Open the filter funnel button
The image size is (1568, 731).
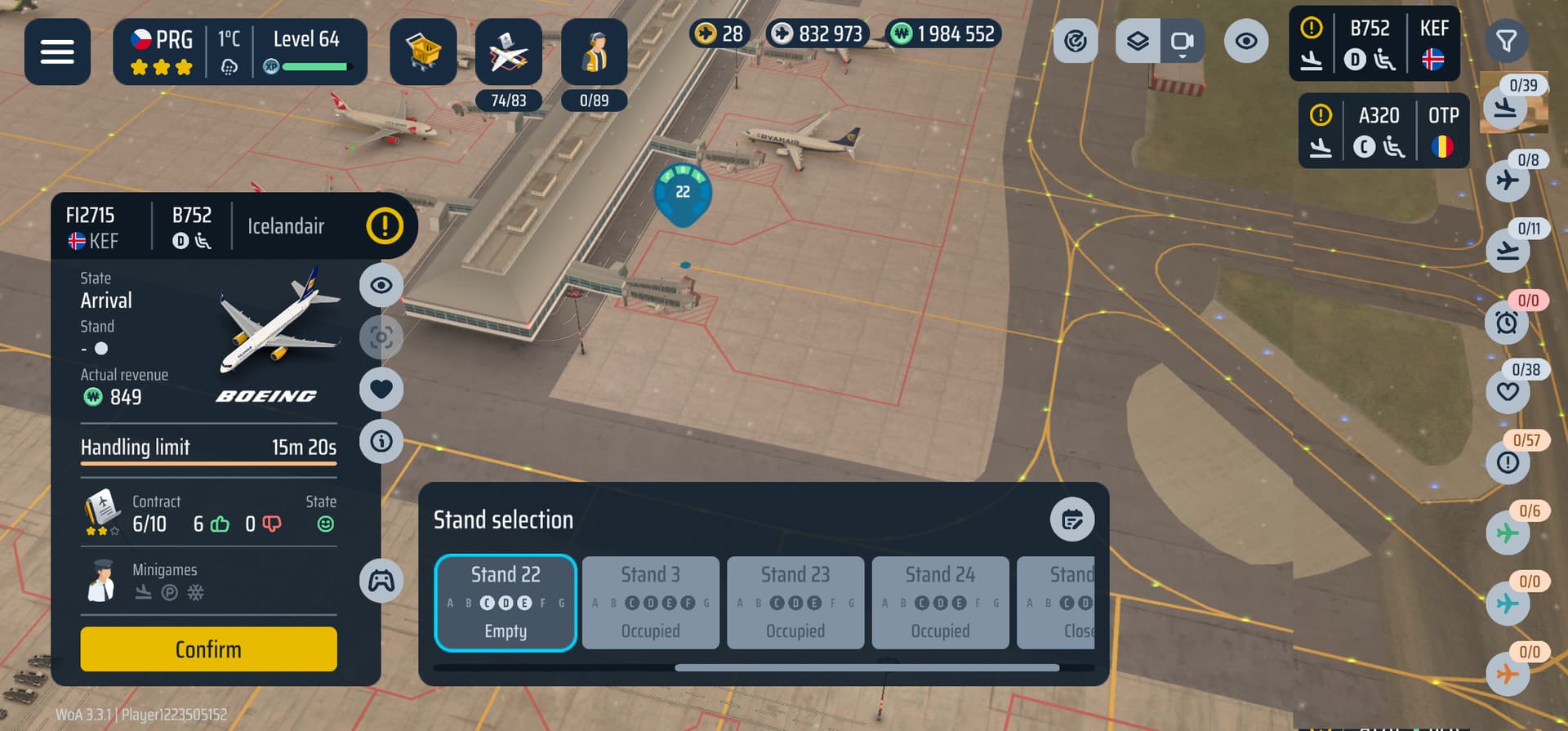[x=1506, y=41]
